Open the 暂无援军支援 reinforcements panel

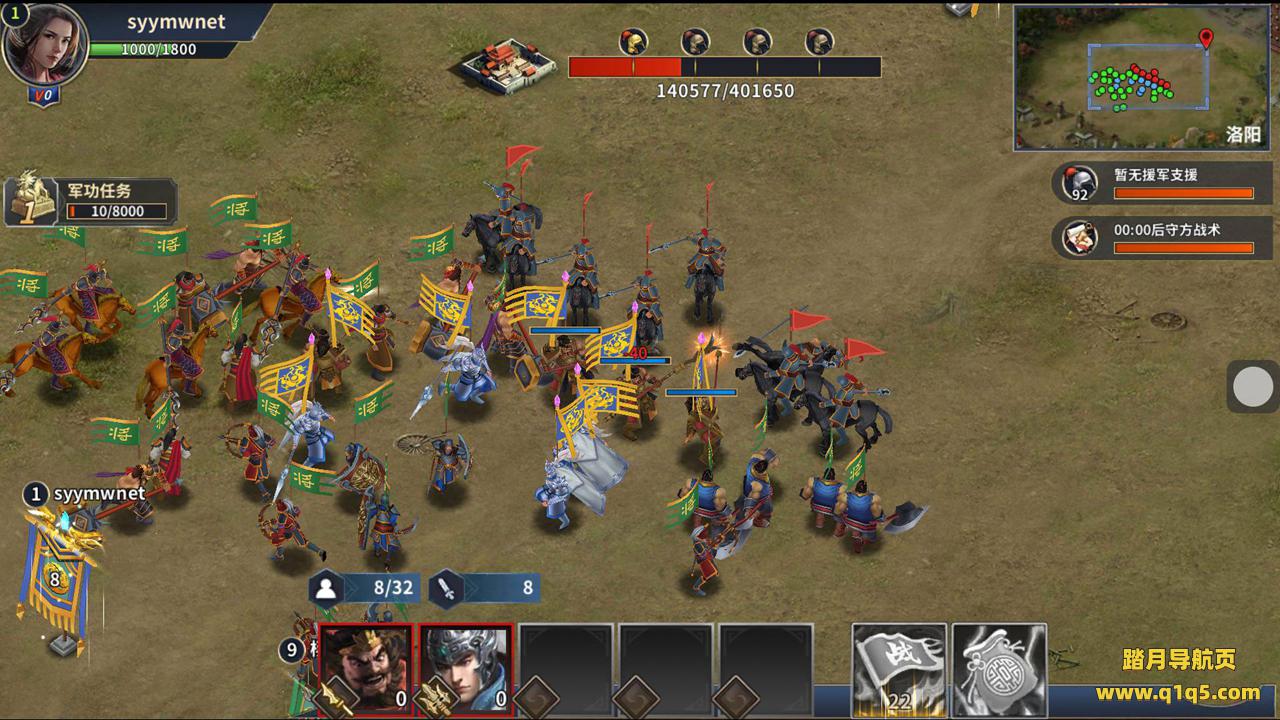(1164, 183)
